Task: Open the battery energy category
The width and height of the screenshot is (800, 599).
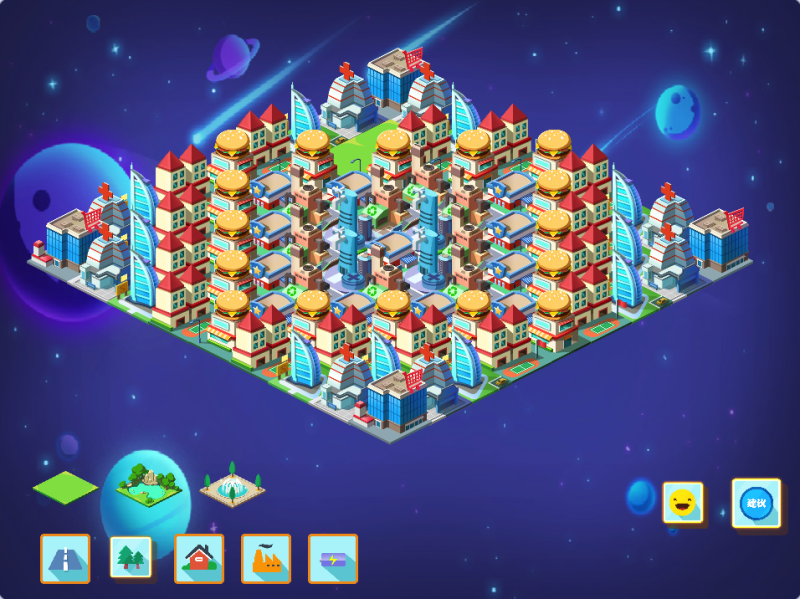Action: coord(333,558)
